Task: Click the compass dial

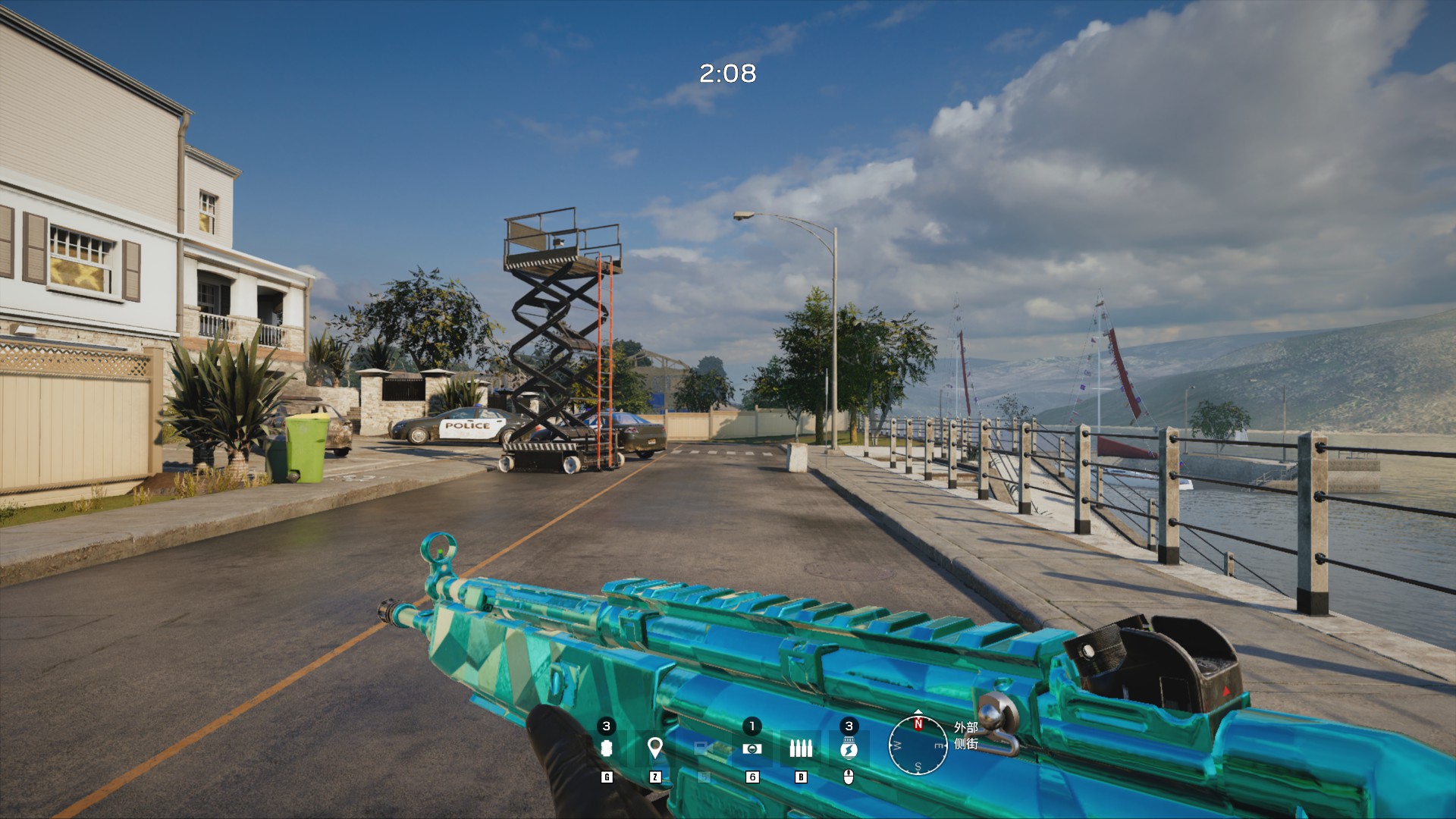Action: (x=918, y=745)
